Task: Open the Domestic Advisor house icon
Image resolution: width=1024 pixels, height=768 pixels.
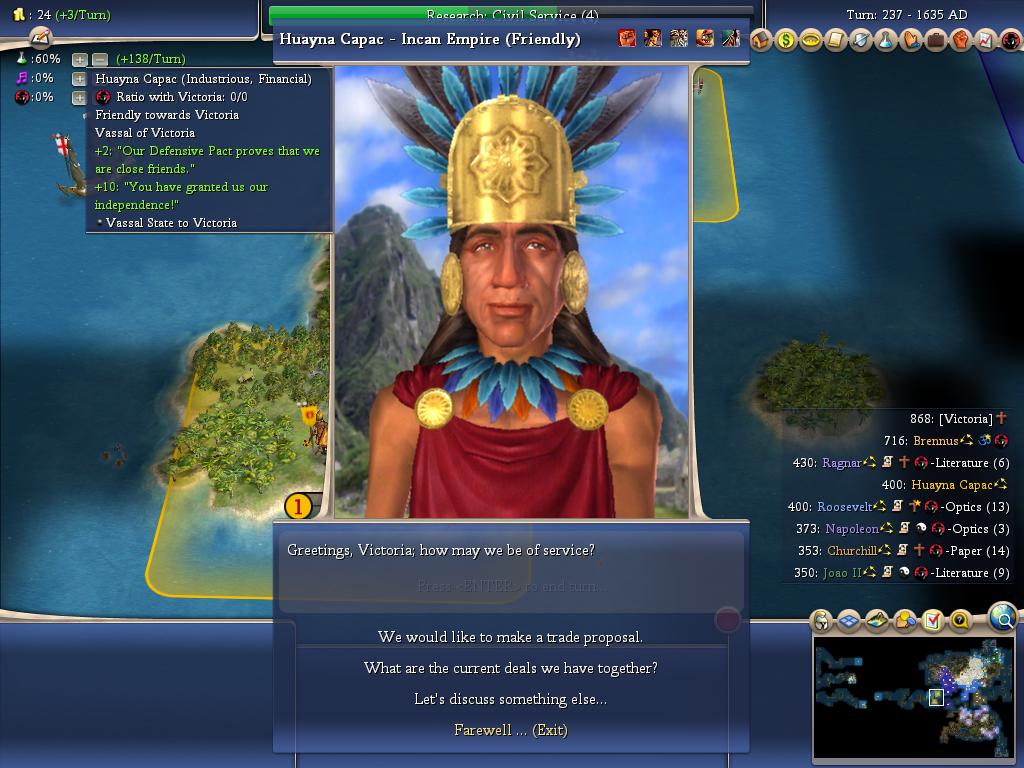Action: [x=761, y=41]
